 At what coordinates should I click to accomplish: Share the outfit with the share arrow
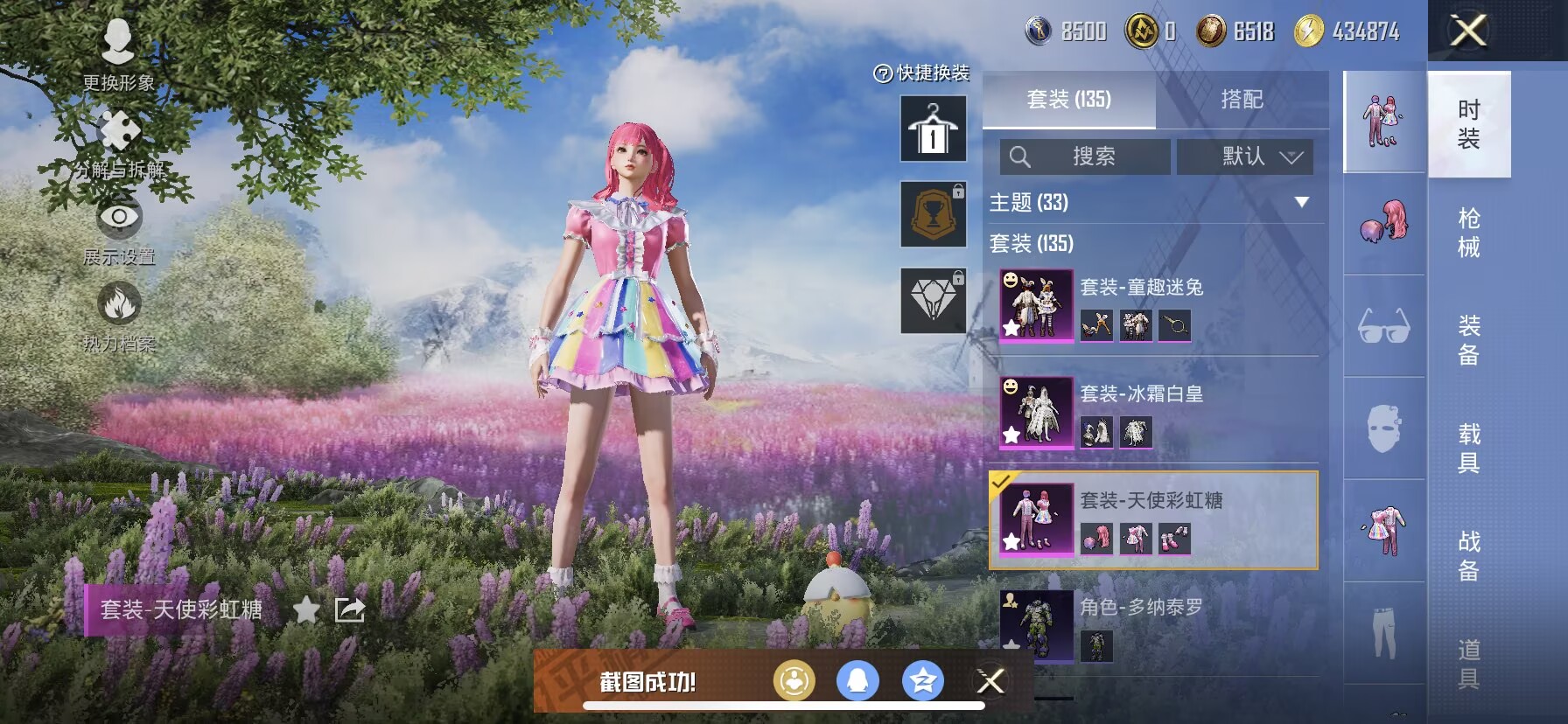pyautogui.click(x=350, y=609)
